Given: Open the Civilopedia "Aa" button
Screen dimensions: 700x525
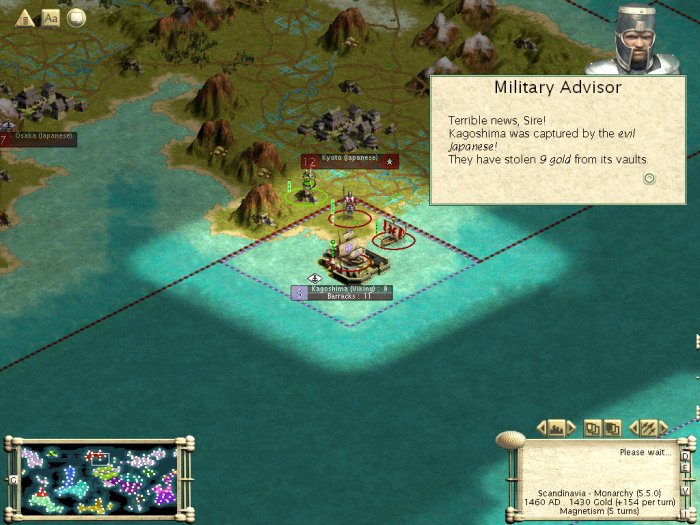Looking at the screenshot, I should pos(51,17).
